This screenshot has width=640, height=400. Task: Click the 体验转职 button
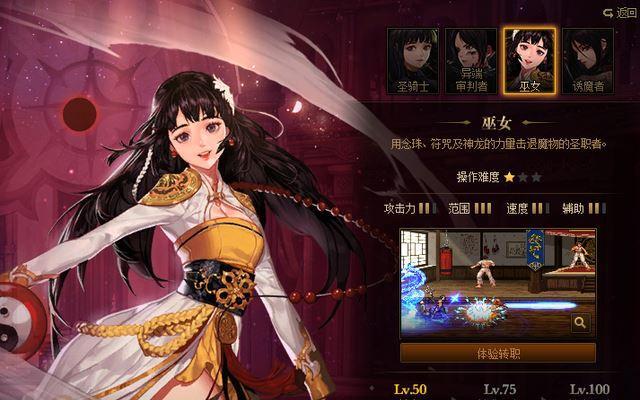coord(497,353)
